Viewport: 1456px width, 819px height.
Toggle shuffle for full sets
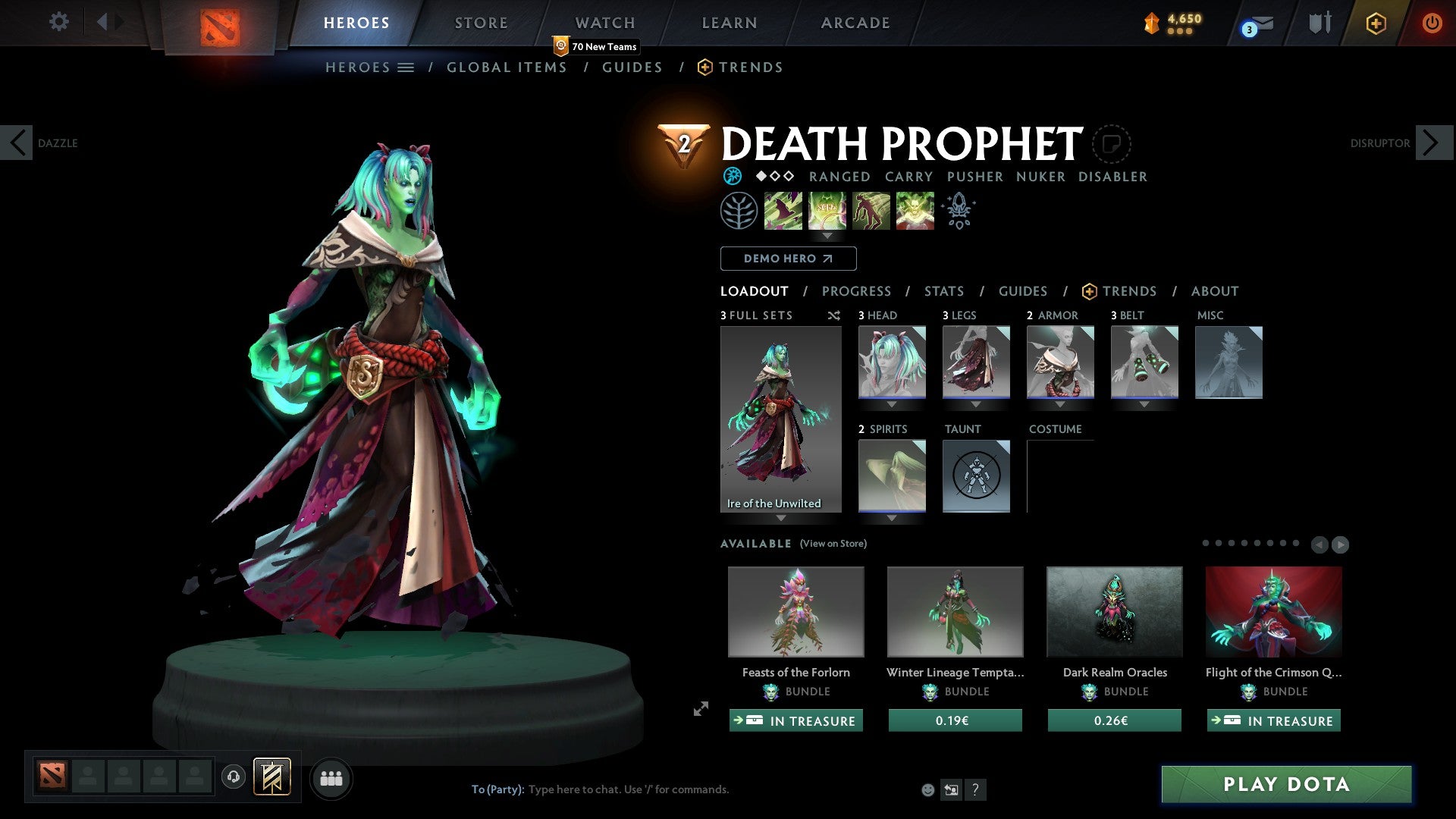coord(834,315)
